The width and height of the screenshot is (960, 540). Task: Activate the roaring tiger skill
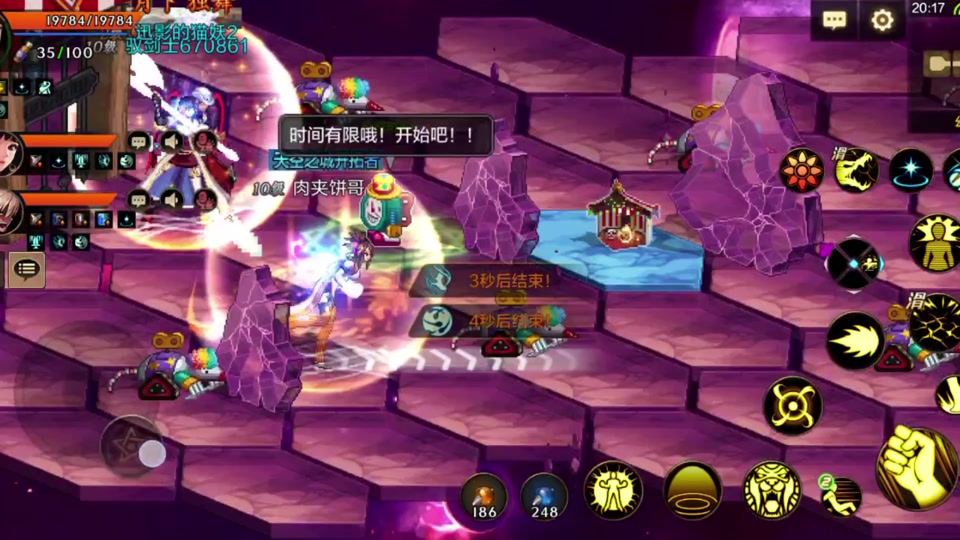click(x=772, y=490)
